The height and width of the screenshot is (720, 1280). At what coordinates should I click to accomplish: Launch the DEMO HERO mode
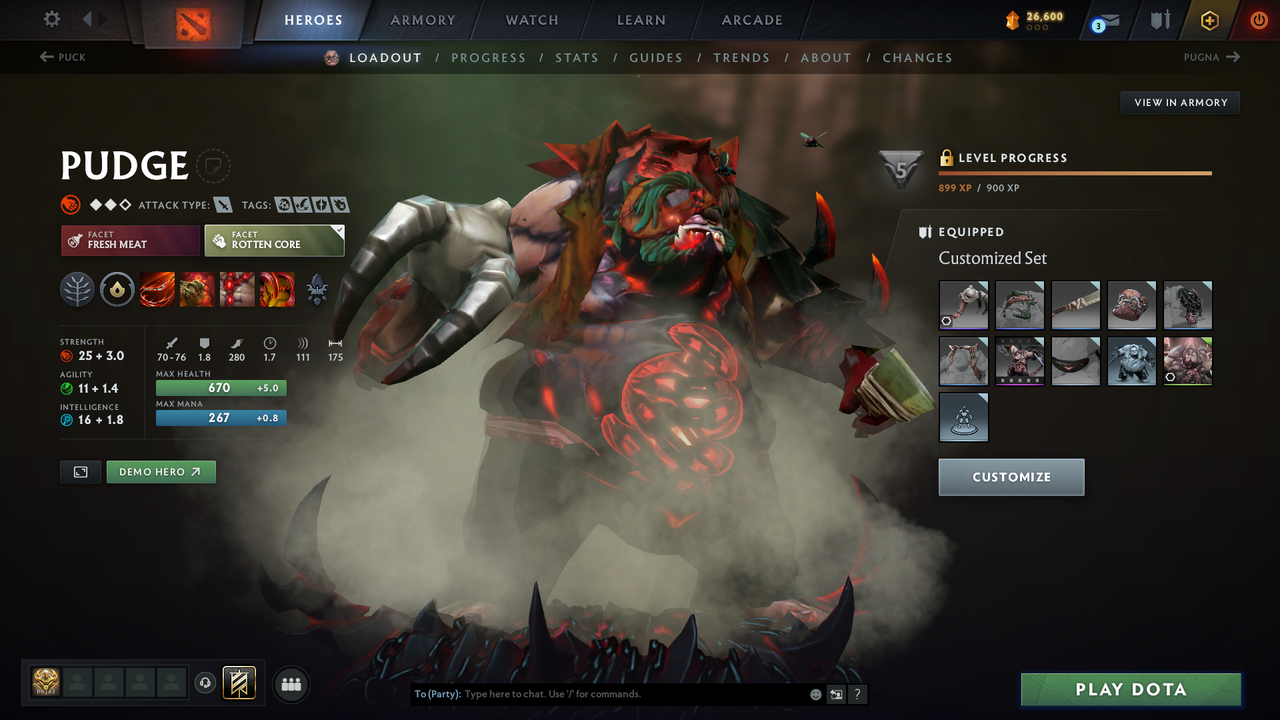point(161,471)
